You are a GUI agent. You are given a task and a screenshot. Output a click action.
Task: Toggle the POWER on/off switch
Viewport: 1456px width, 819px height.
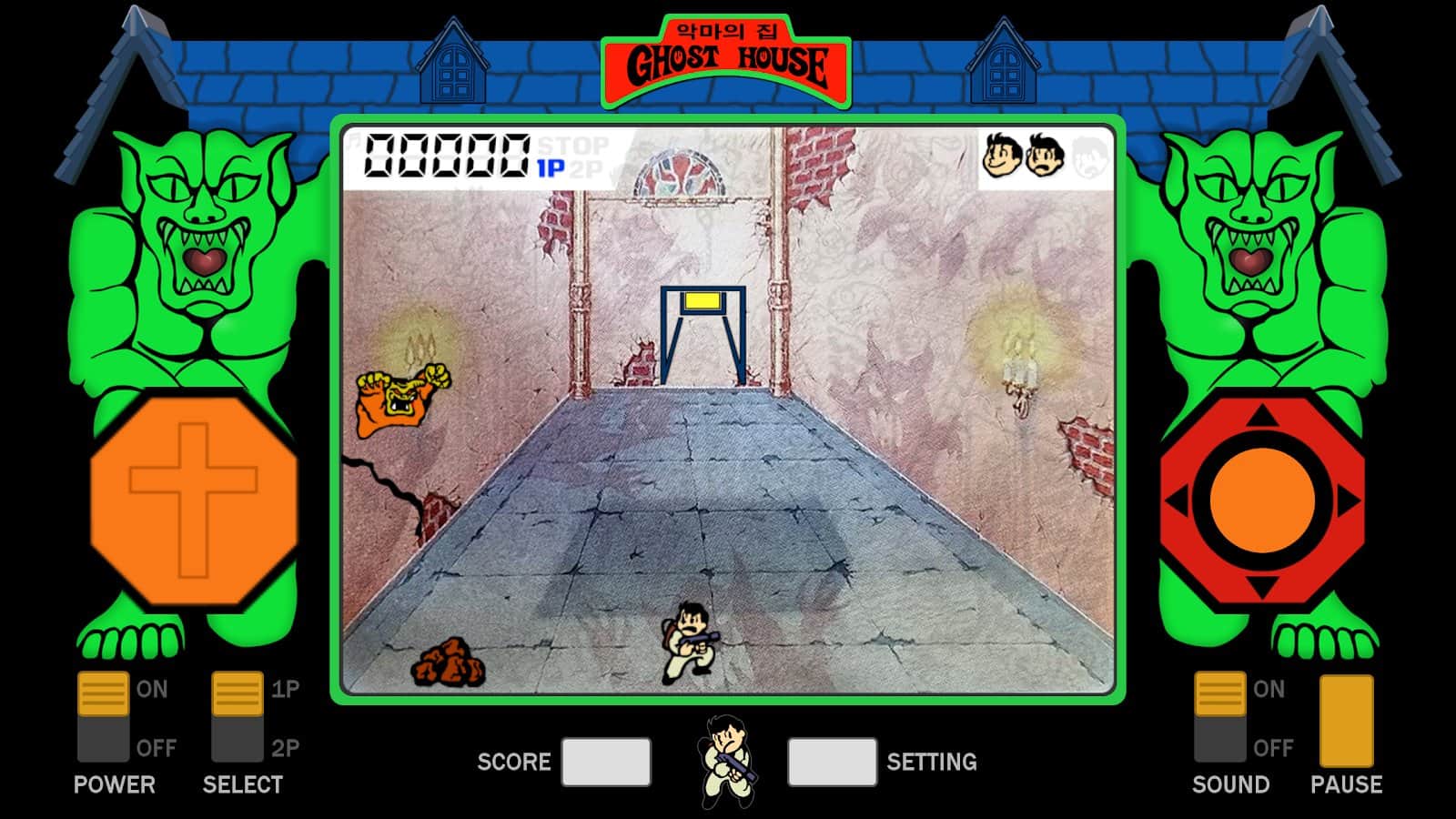click(103, 717)
